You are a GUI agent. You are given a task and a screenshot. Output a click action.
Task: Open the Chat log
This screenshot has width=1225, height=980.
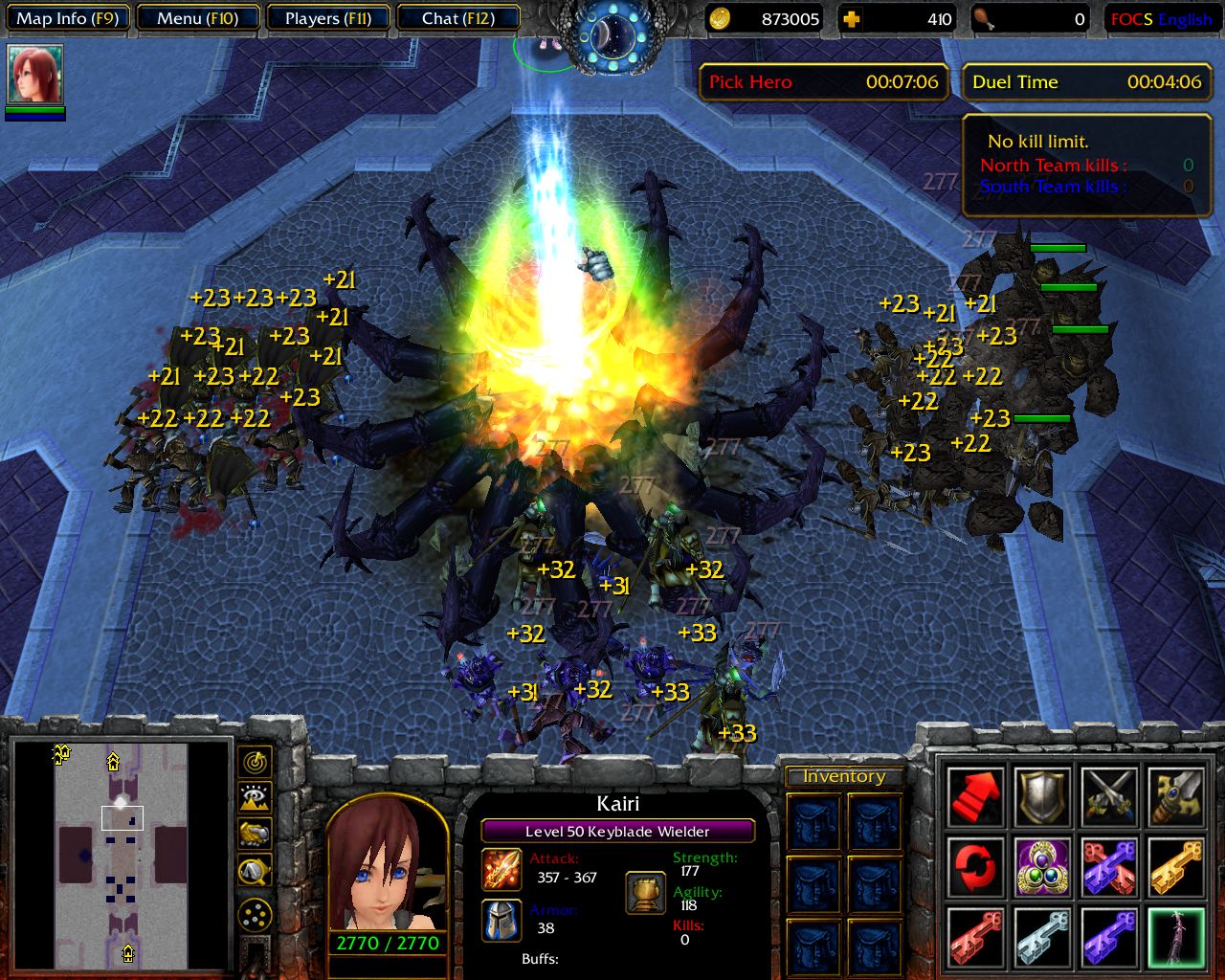coord(457,18)
